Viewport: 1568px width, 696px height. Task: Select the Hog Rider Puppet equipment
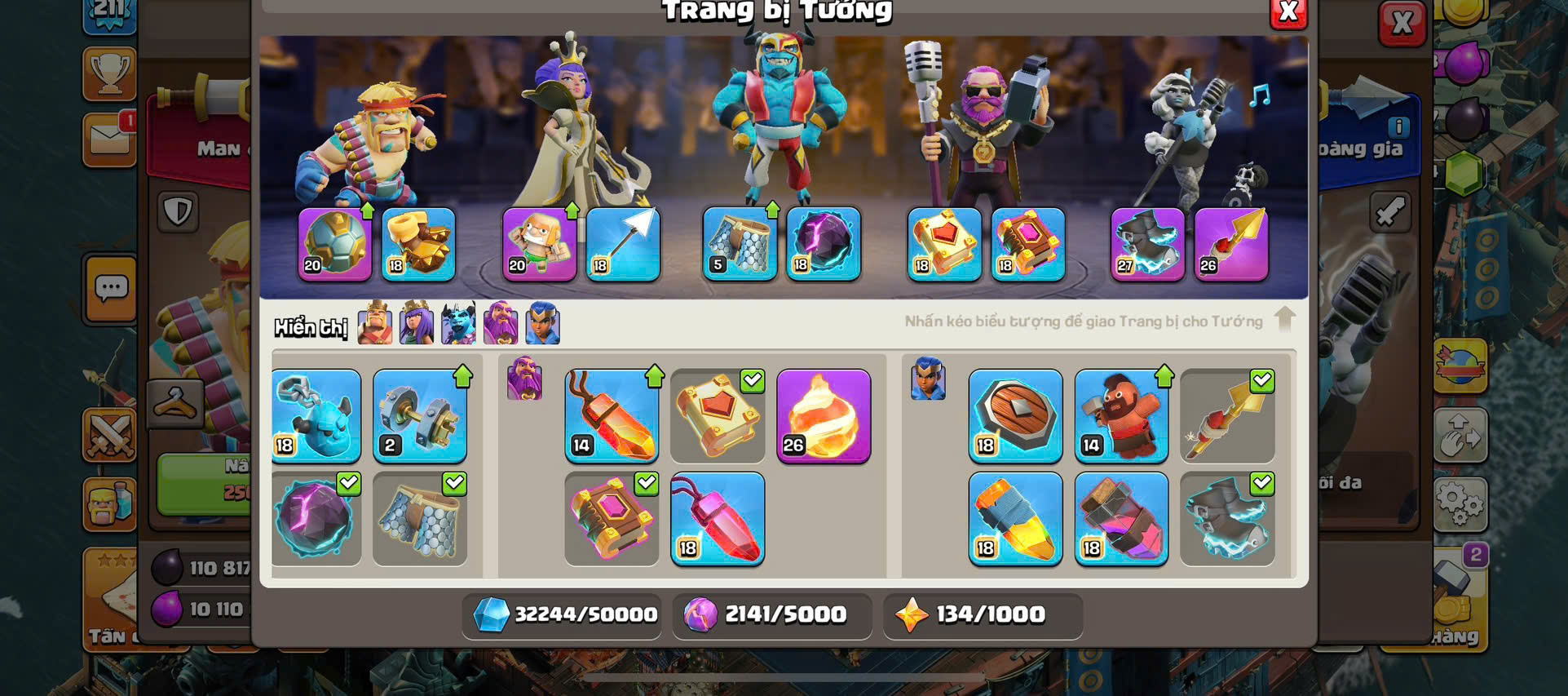1121,416
